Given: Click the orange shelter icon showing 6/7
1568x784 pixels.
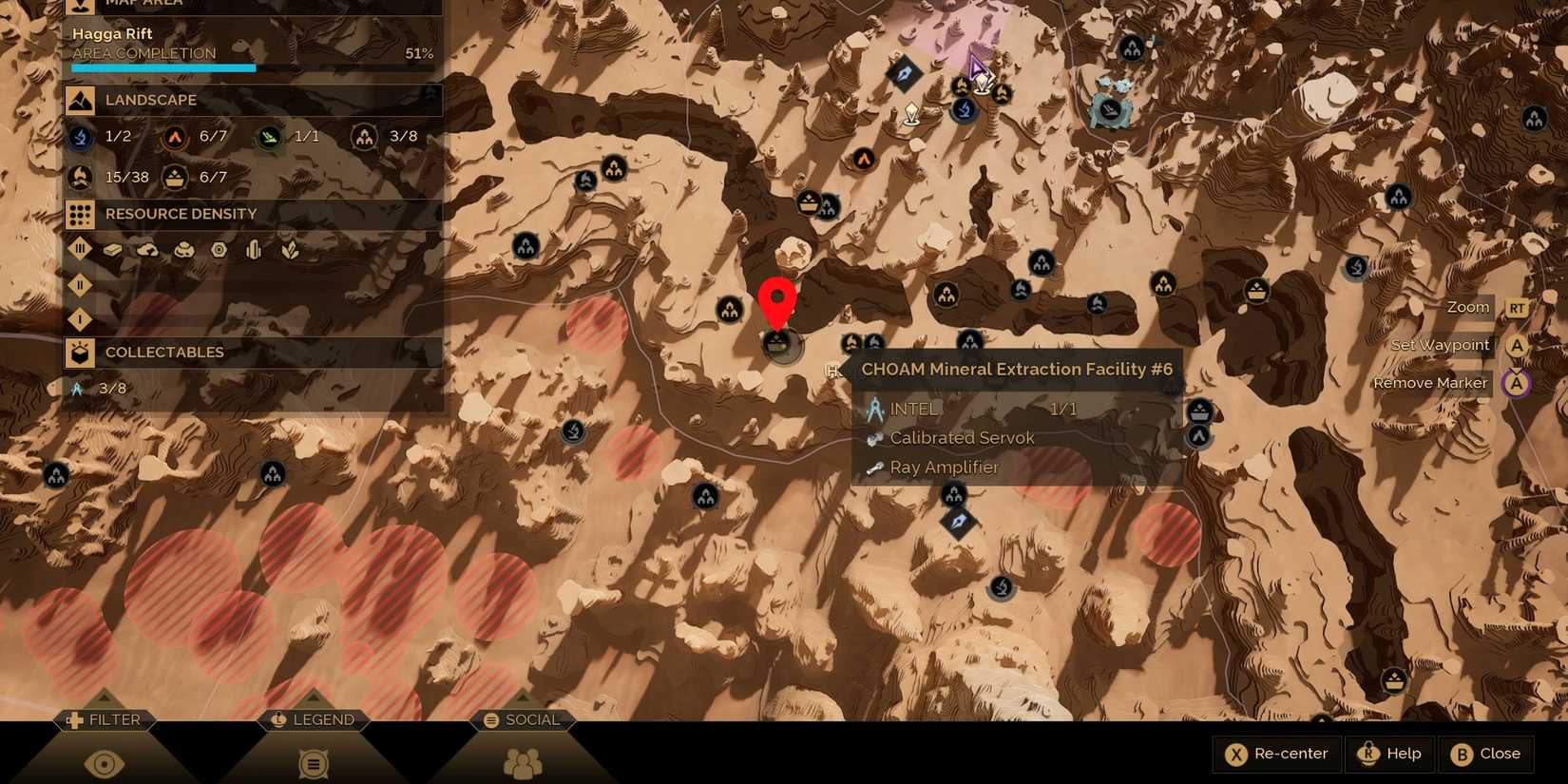Looking at the screenshot, I should pyautogui.click(x=174, y=137).
